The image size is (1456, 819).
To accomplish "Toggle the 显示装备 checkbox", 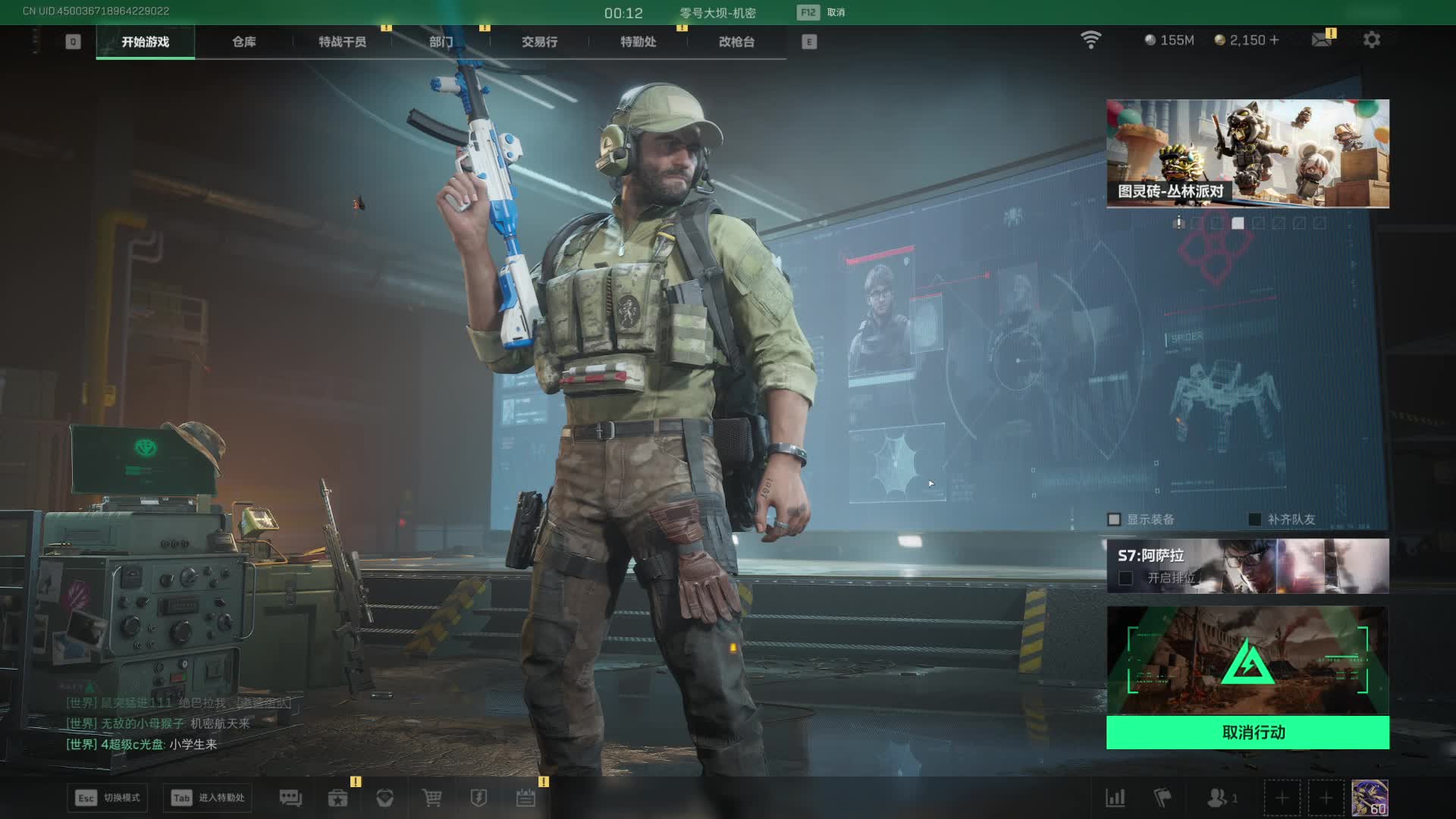I will tap(1114, 519).
